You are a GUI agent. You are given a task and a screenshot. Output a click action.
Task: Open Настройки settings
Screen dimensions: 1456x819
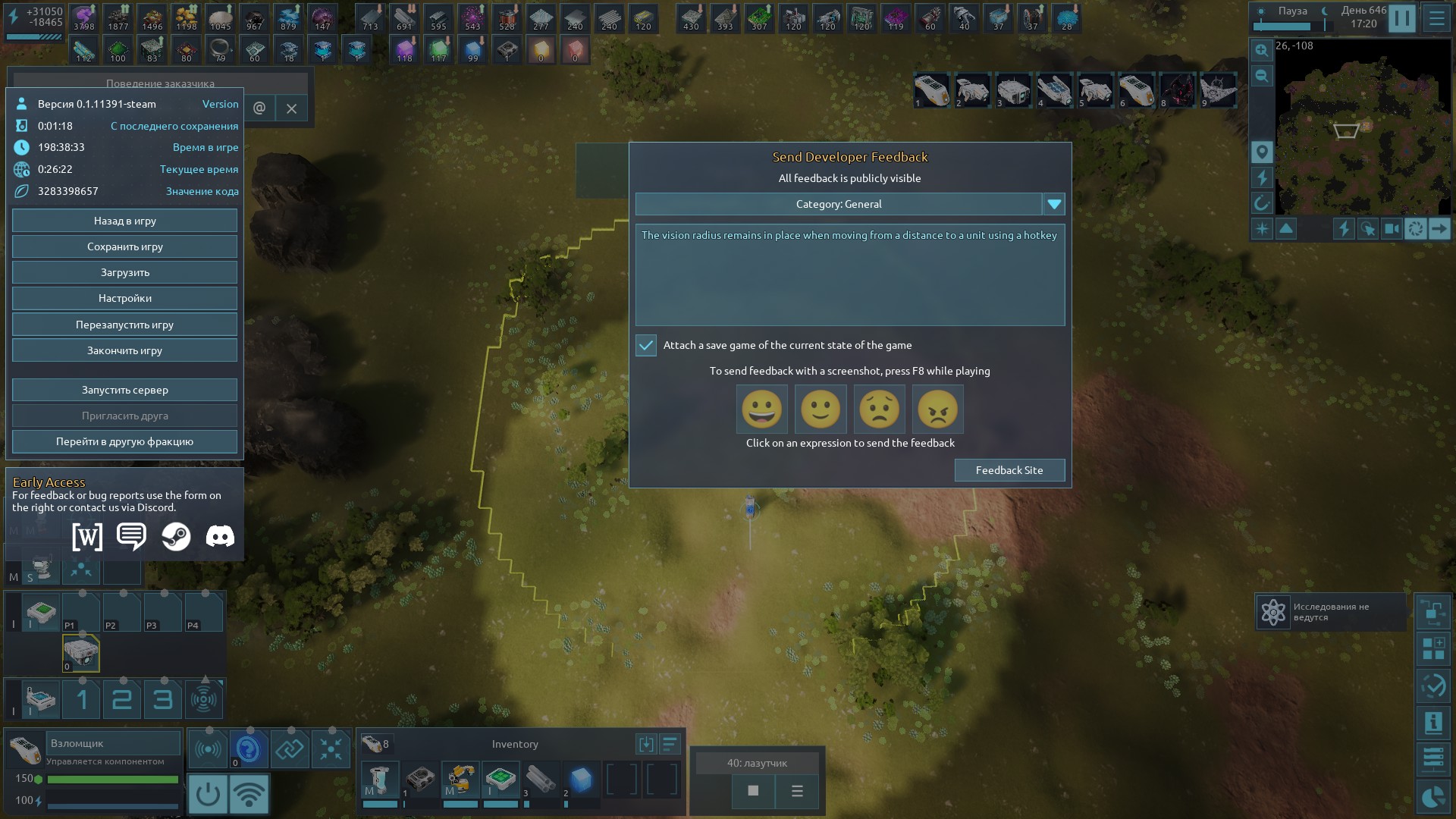click(124, 298)
